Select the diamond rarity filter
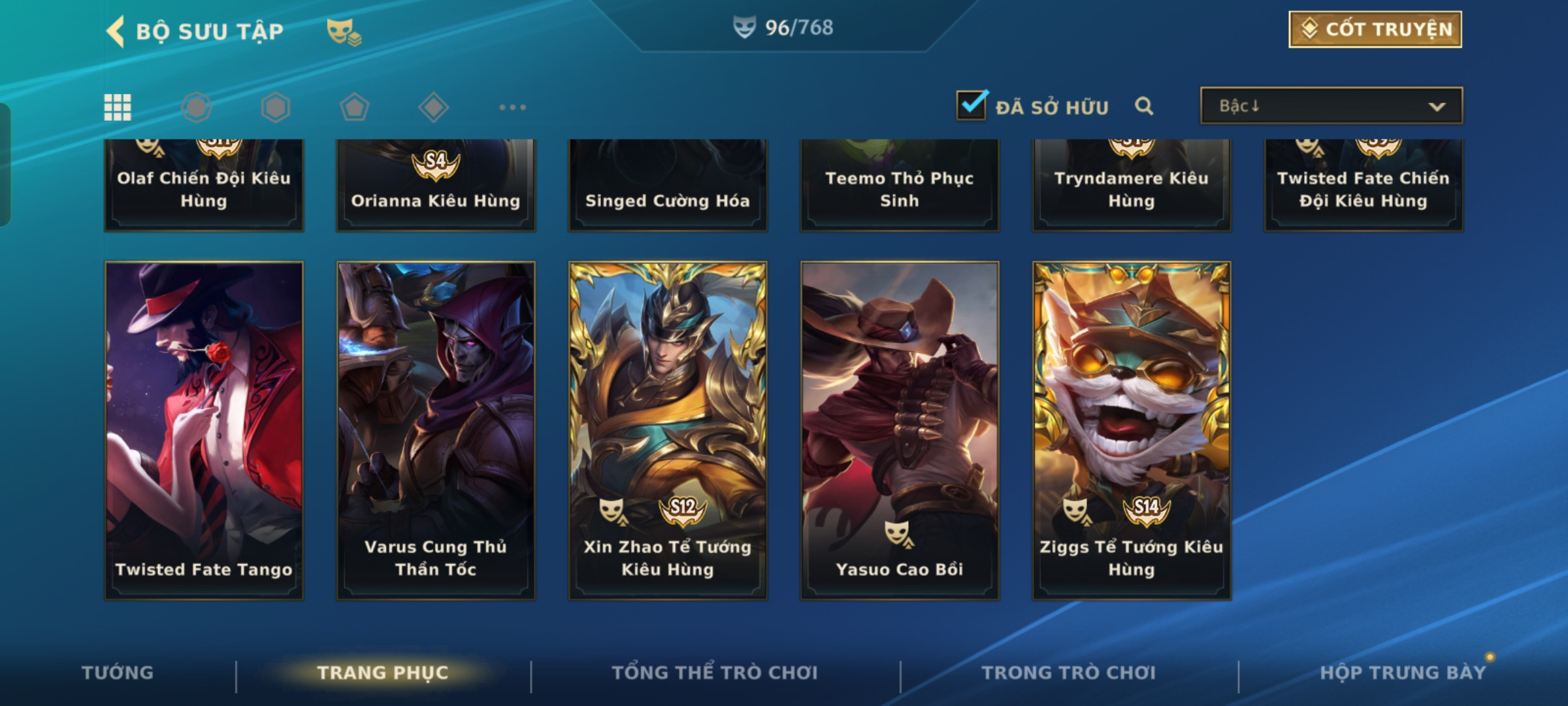 (x=433, y=107)
